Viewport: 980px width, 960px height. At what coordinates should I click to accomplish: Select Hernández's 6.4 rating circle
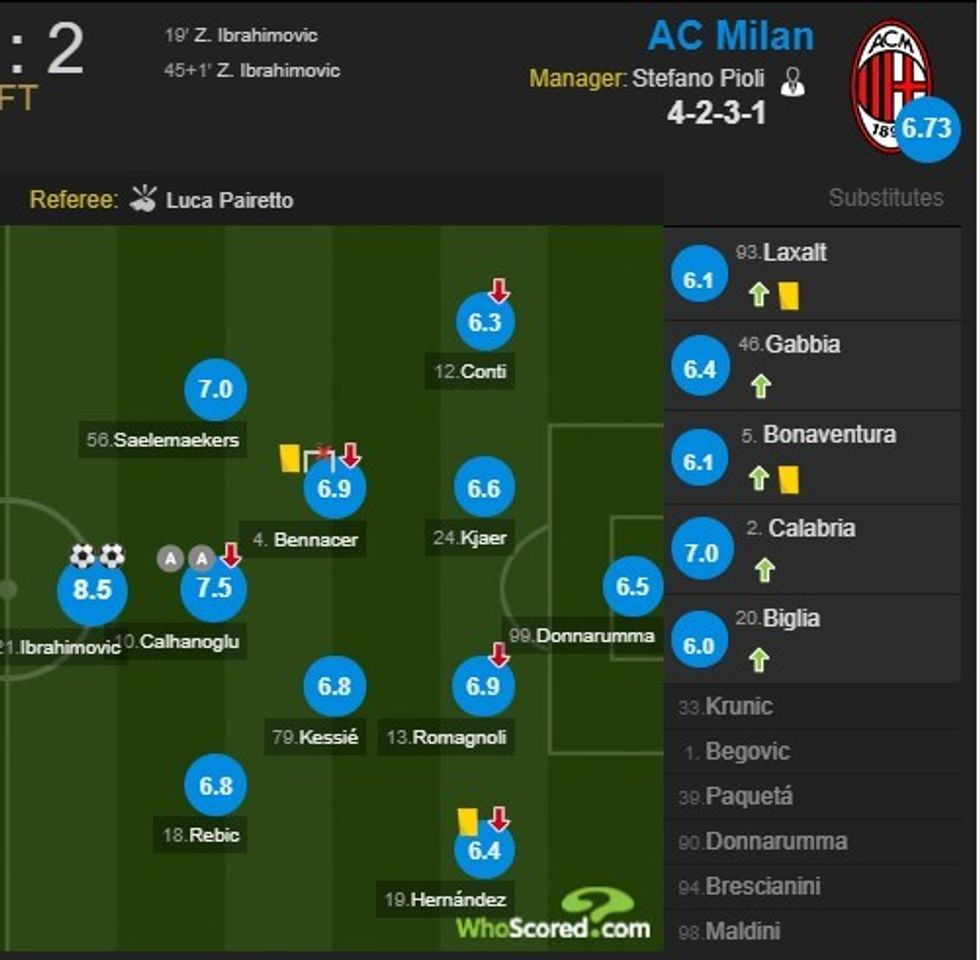pyautogui.click(x=484, y=850)
